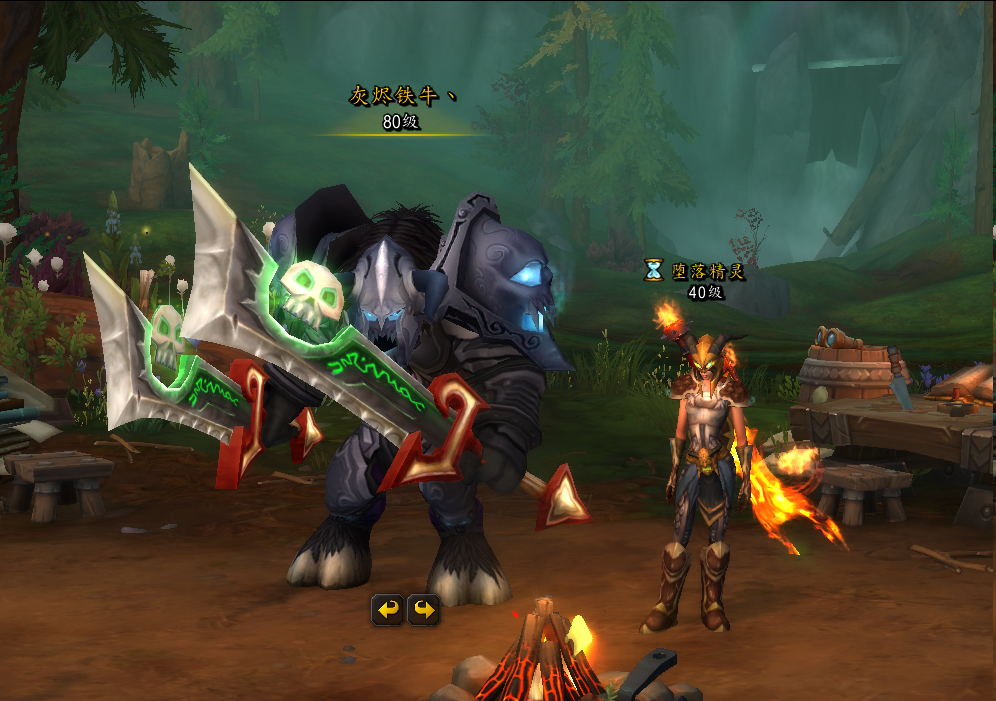
Task: Rotate character with the left arrow button
Action: (388, 609)
